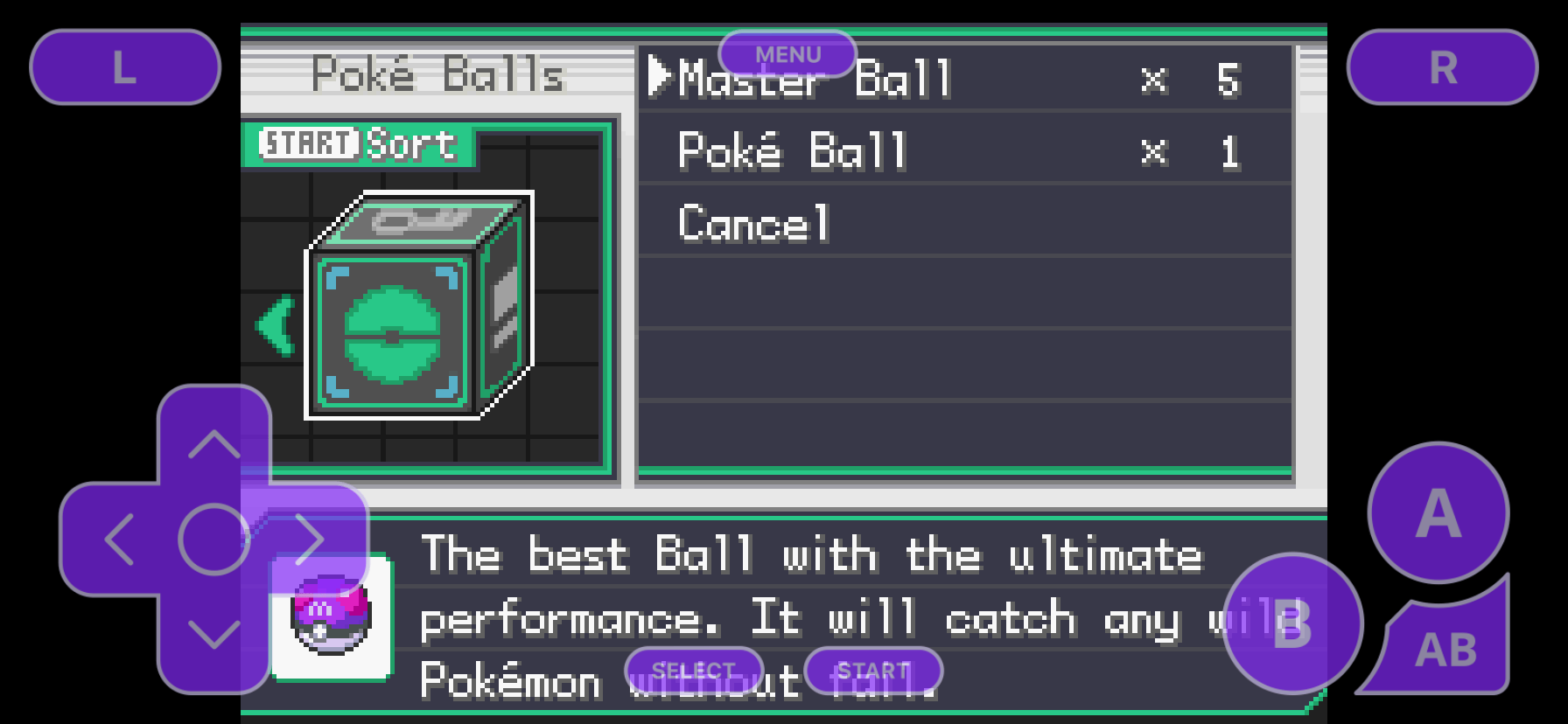Tap the emulator L shoulder button
Image resolution: width=1568 pixels, height=724 pixels.
coord(125,67)
